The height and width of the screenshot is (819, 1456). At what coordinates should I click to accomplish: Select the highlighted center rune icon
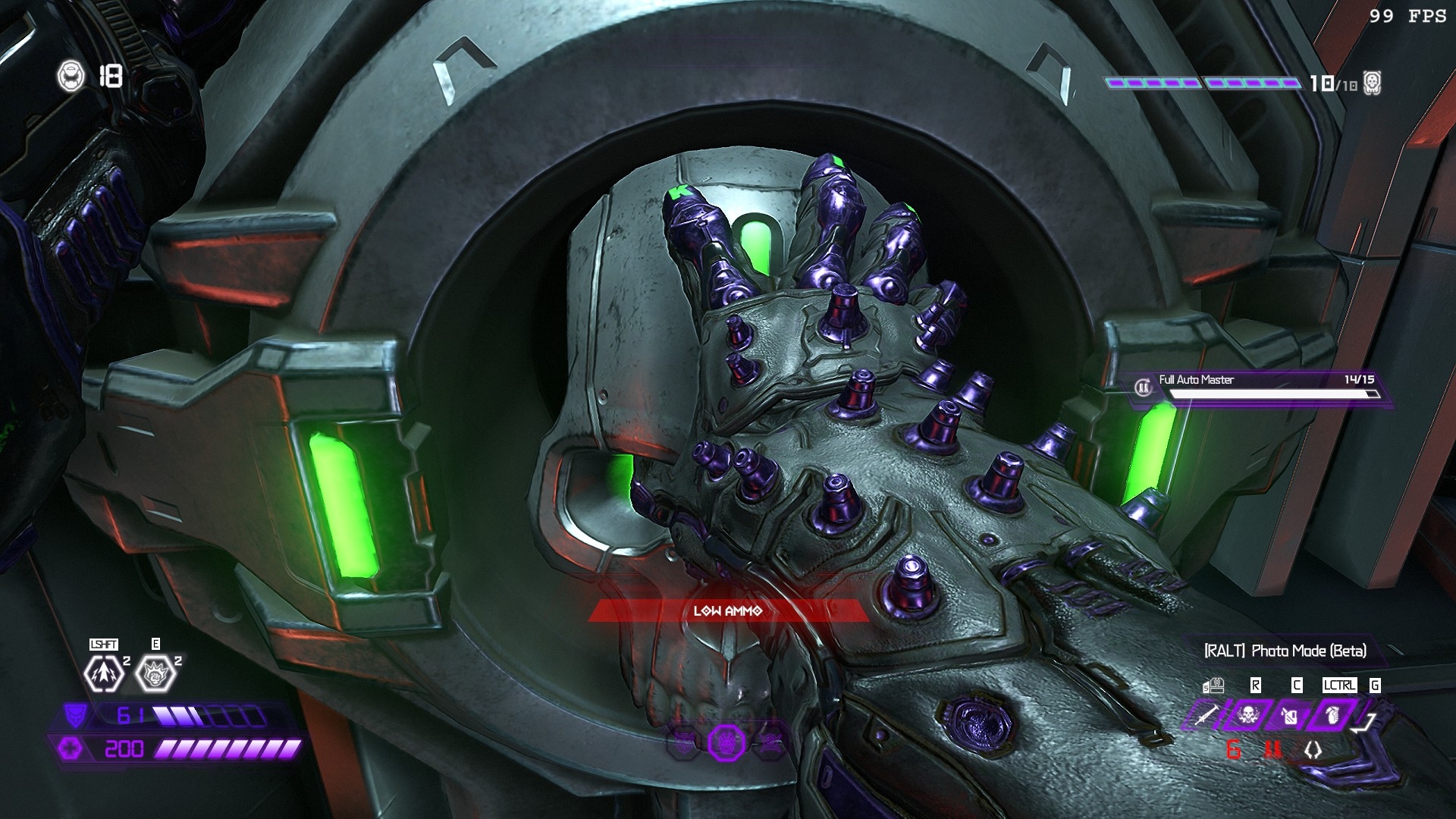(x=726, y=743)
